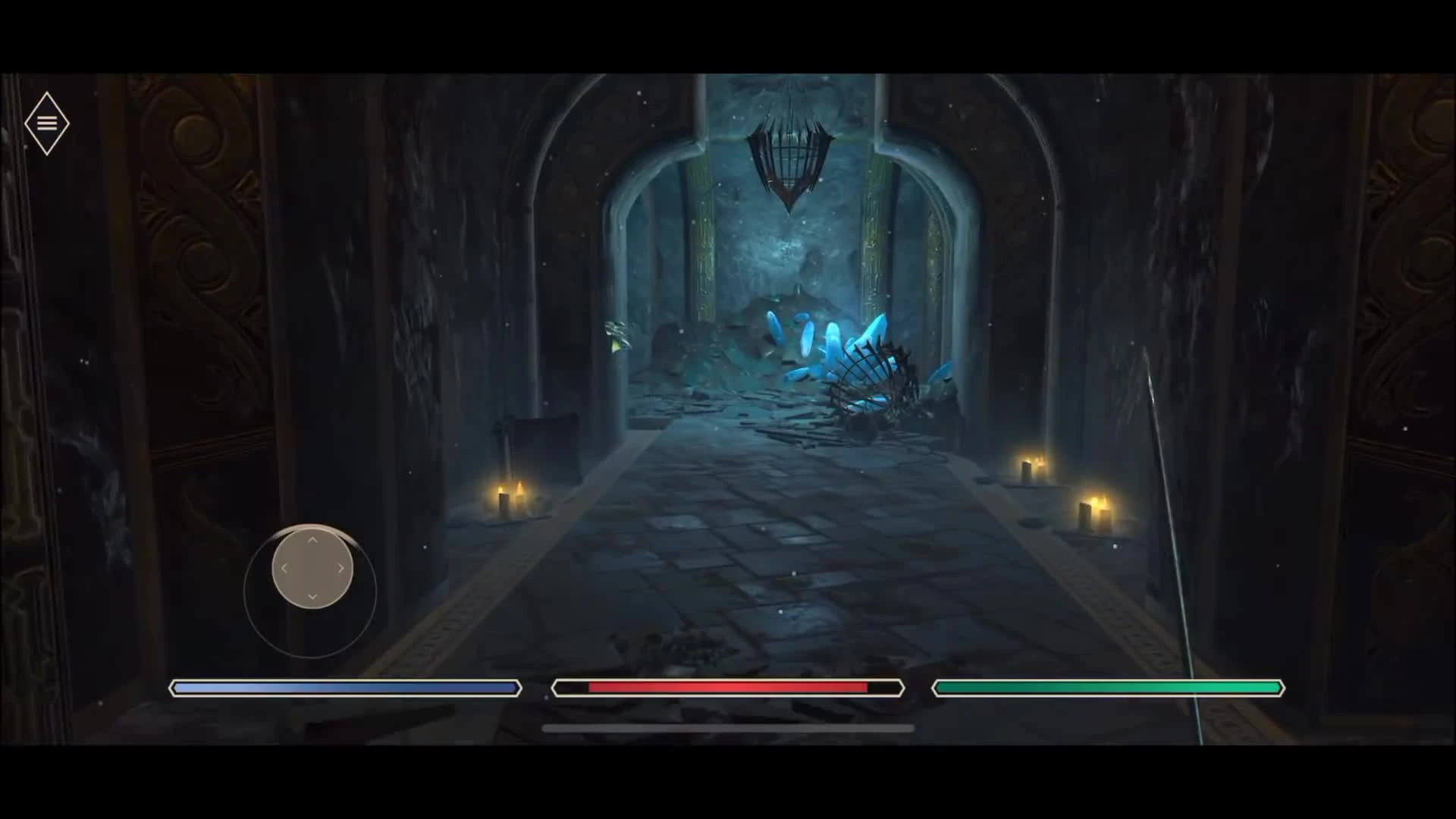Open the main menu via the hamburger icon
The image size is (1456, 819).
48,123
